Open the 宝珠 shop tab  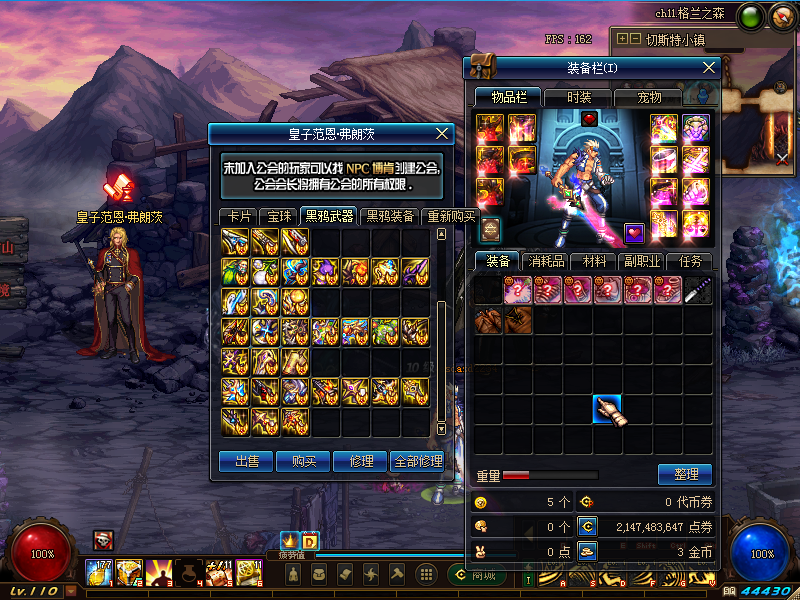[x=275, y=216]
